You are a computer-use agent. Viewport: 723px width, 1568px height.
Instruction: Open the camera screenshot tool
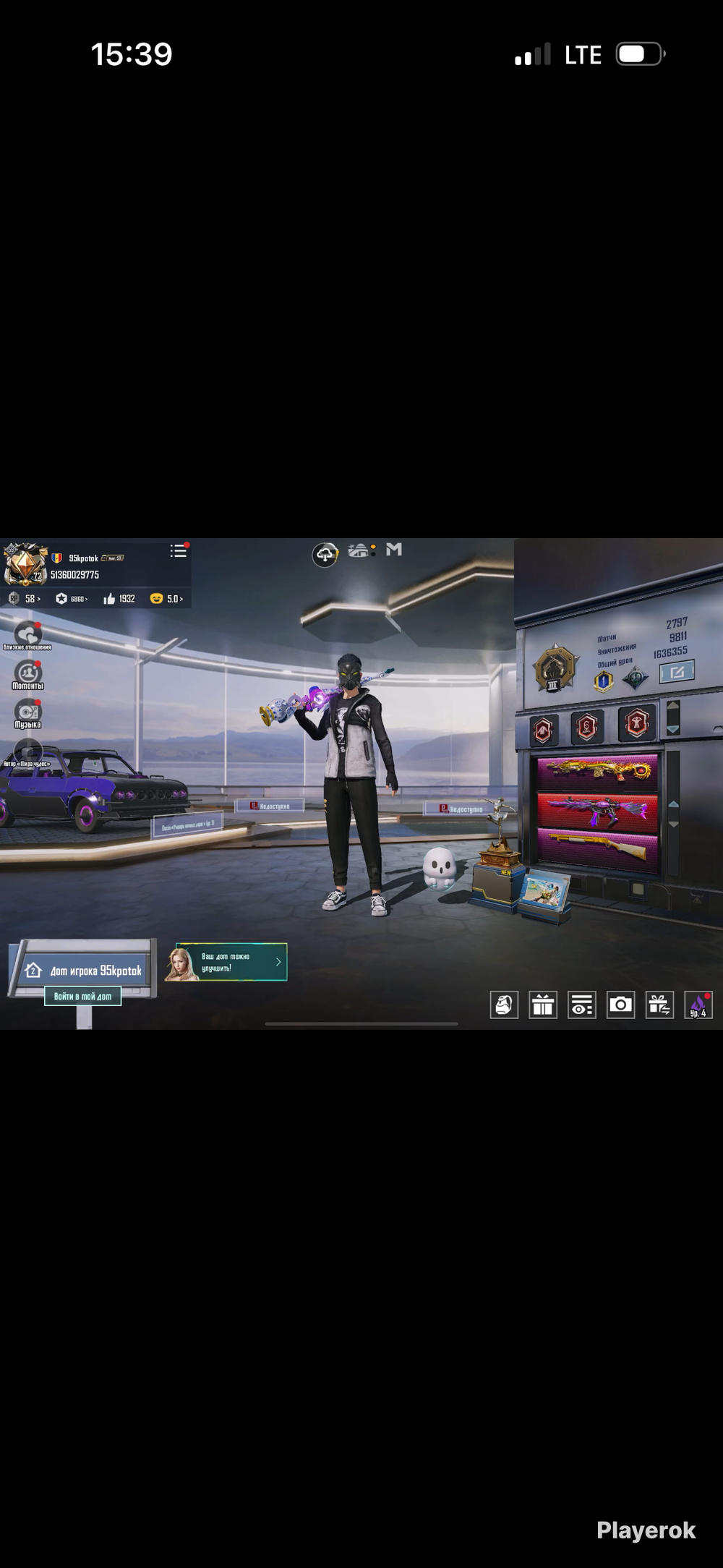tap(620, 1005)
